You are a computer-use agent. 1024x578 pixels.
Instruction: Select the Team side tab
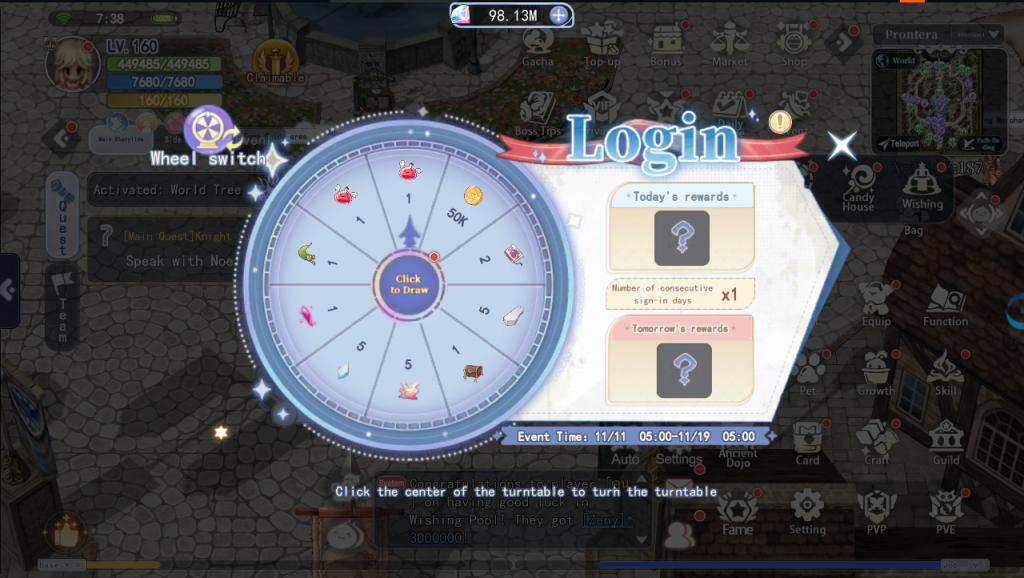(x=62, y=305)
